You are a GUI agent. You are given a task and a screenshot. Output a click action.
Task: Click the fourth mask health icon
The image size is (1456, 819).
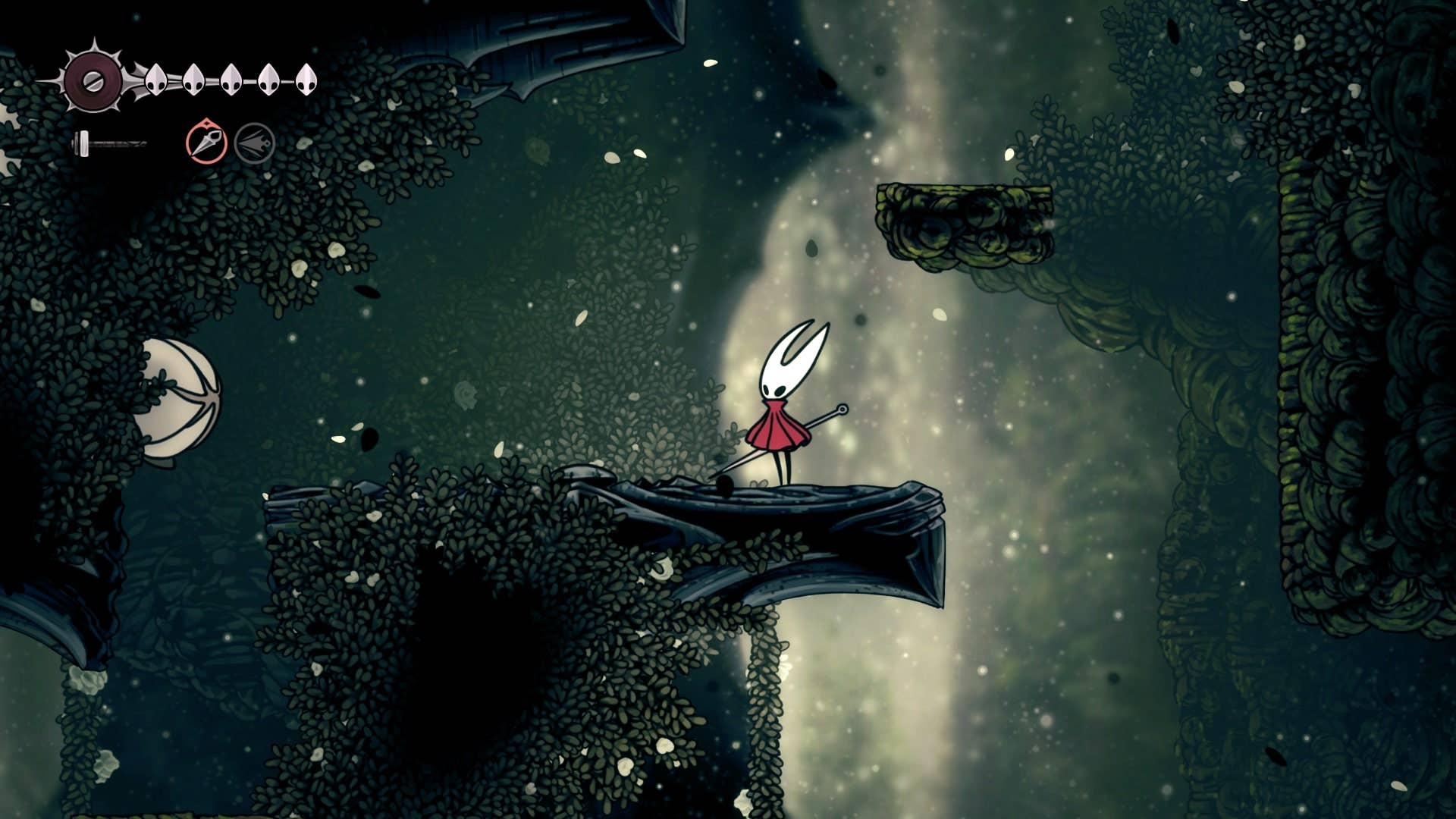pyautogui.click(x=268, y=80)
